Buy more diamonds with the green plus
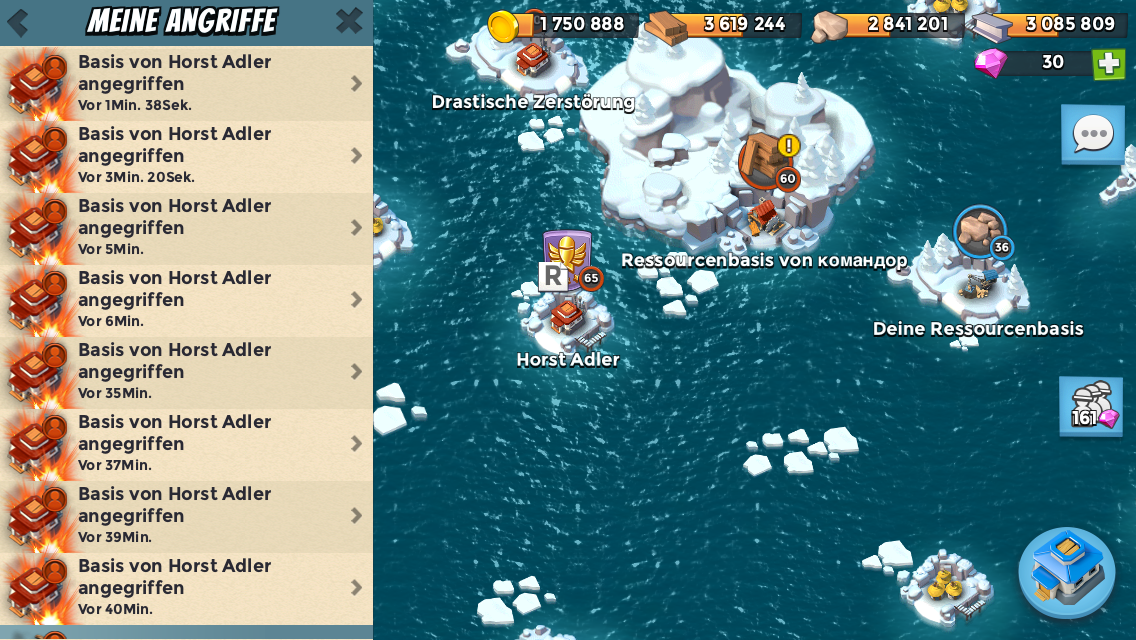The width and height of the screenshot is (1136, 640). click(1108, 64)
